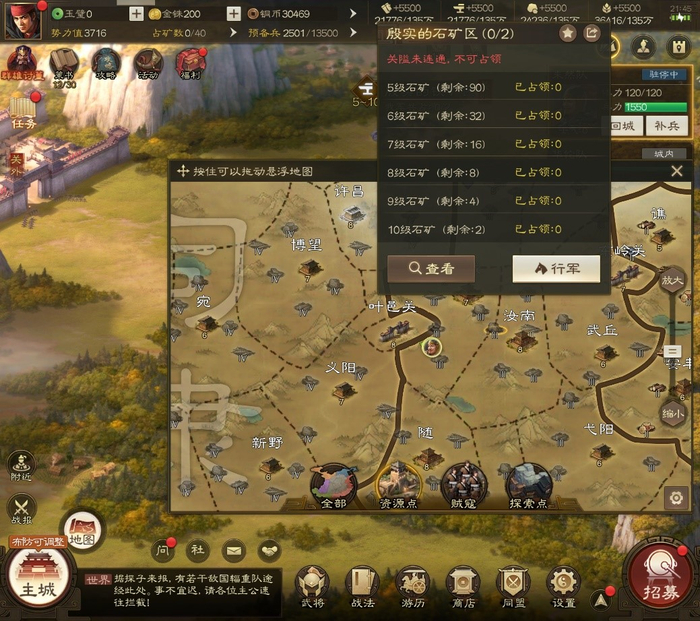Screen dimensions: 700x621
Task: Open the 任务 quest scroll
Action: tap(25, 112)
